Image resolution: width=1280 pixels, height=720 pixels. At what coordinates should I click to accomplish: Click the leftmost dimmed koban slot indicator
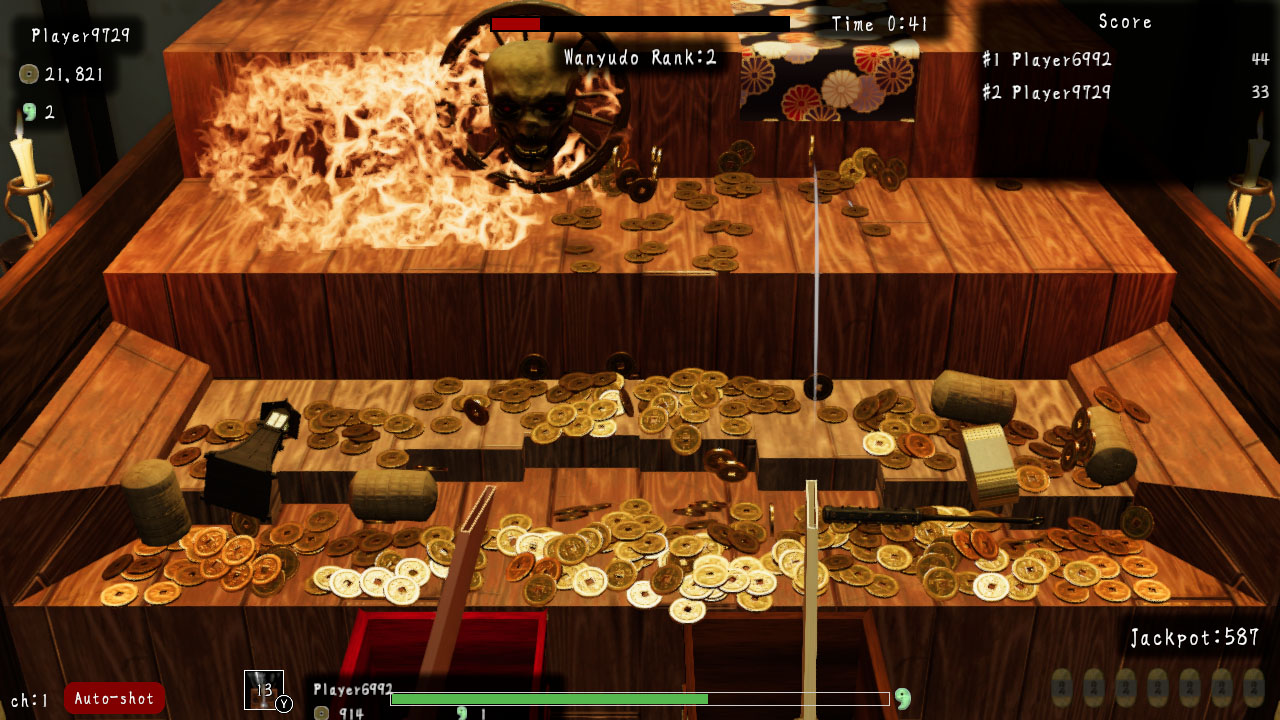tap(1062, 688)
